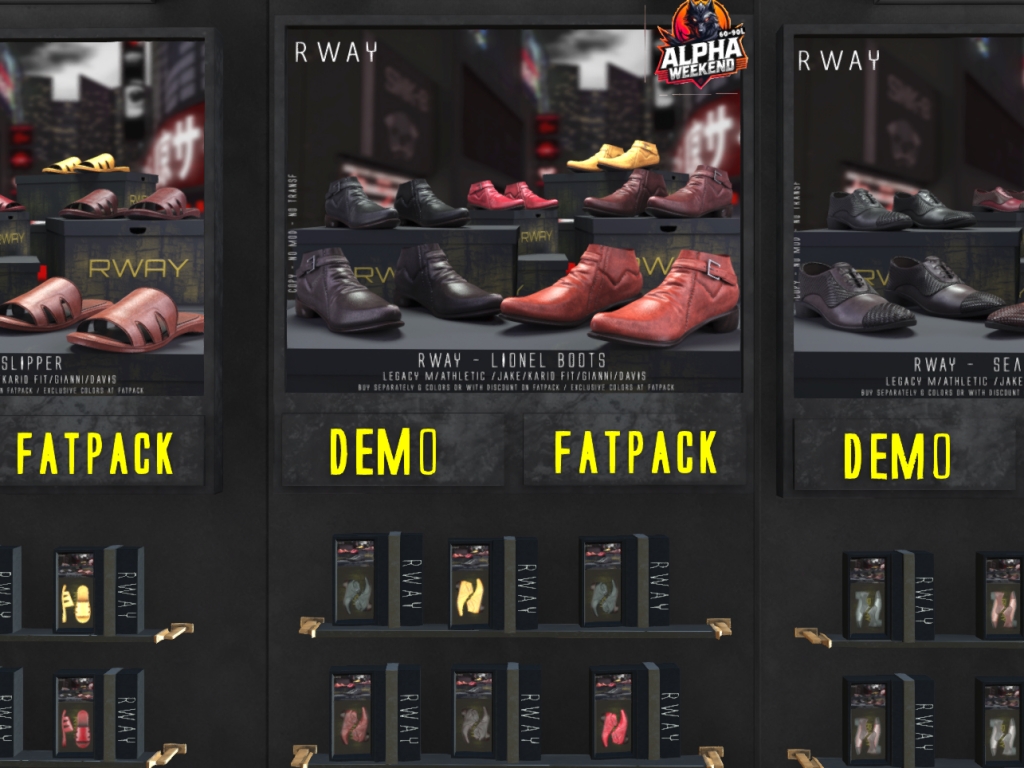Get the DEMO for the rightmost RWAY shoes
The height and width of the screenshot is (768, 1024).
(x=896, y=456)
